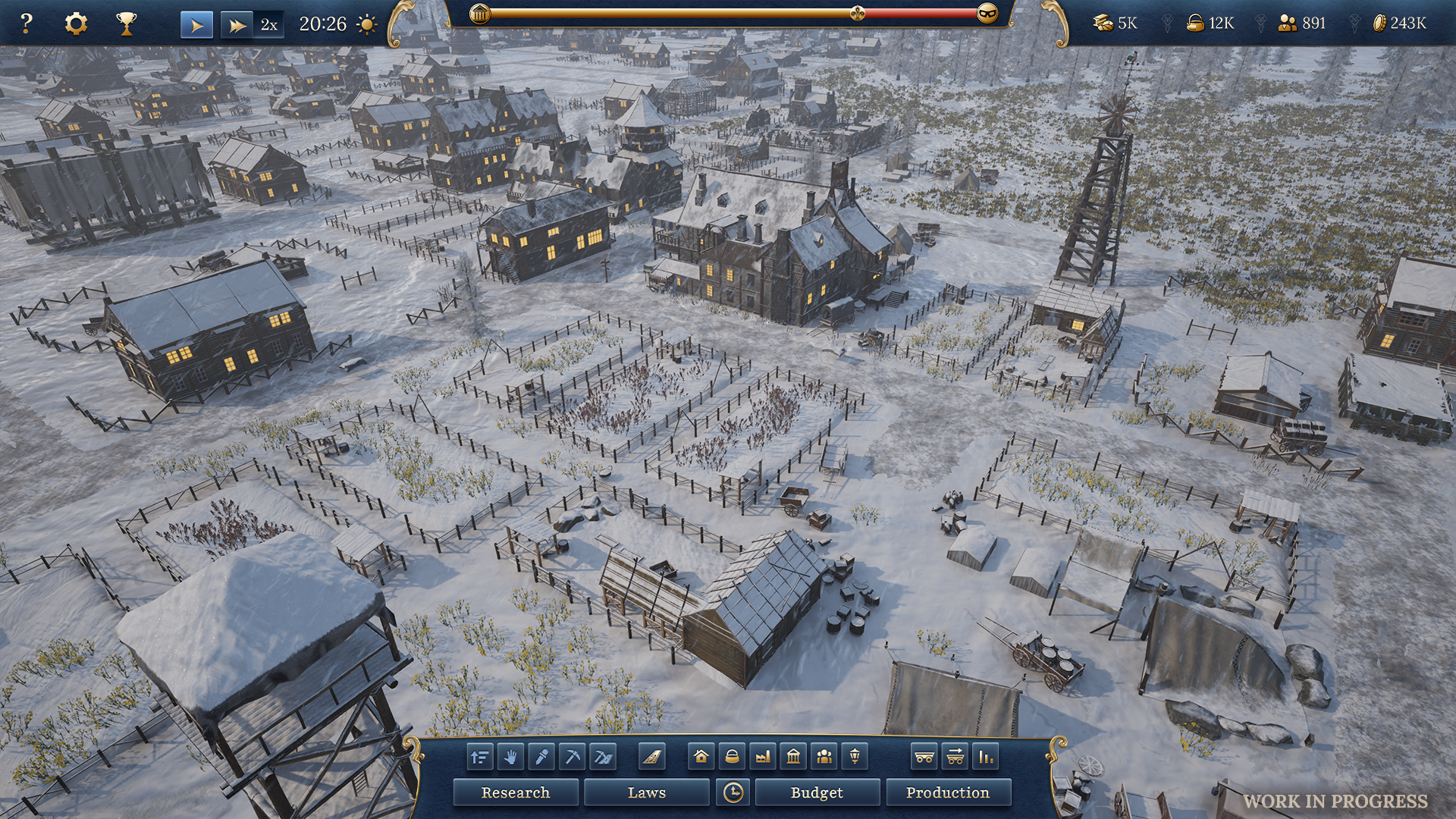Click the clock icon button
Screen dimensions: 1456x819
point(733,792)
